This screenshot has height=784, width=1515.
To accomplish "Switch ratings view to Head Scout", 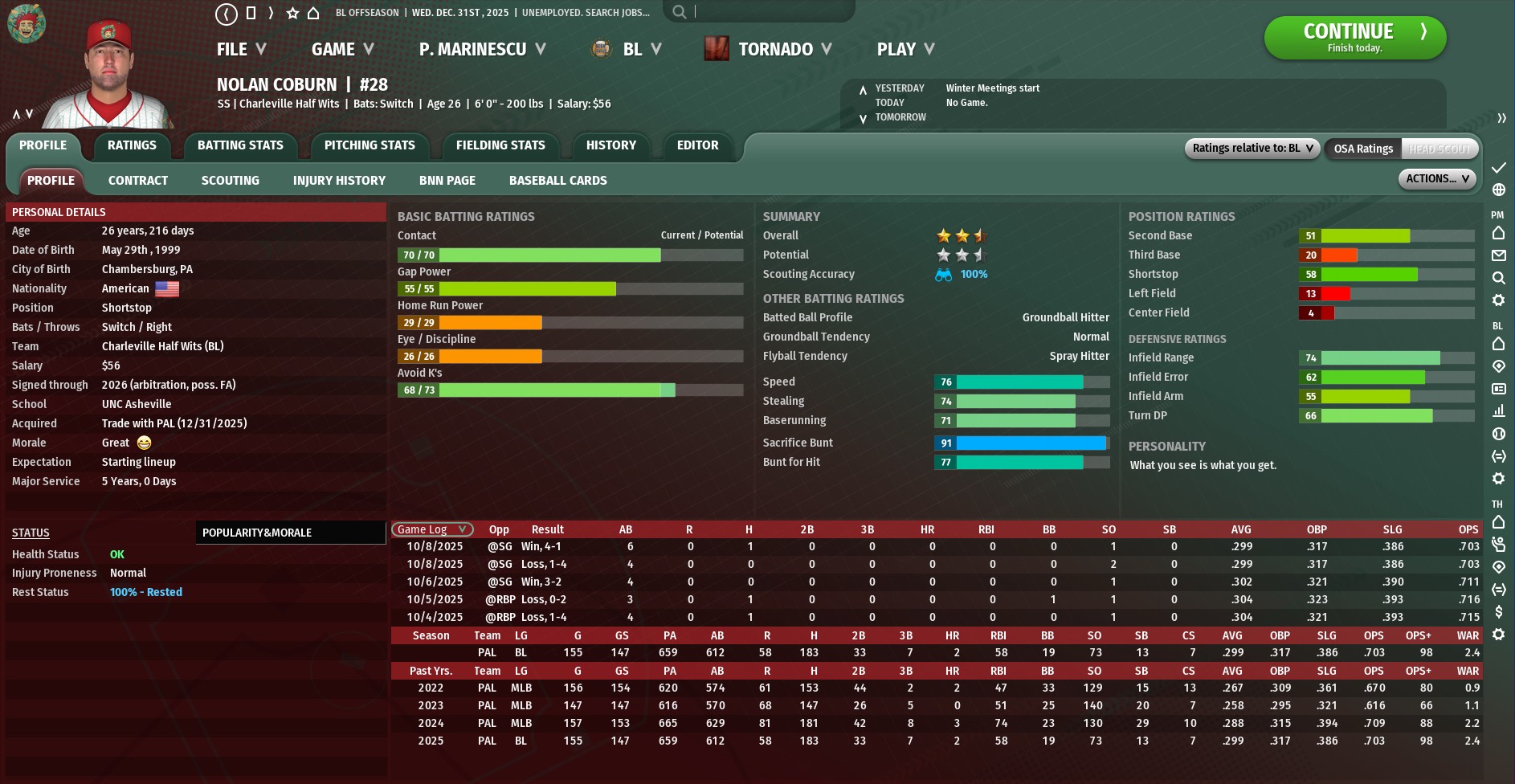I will (x=1439, y=149).
